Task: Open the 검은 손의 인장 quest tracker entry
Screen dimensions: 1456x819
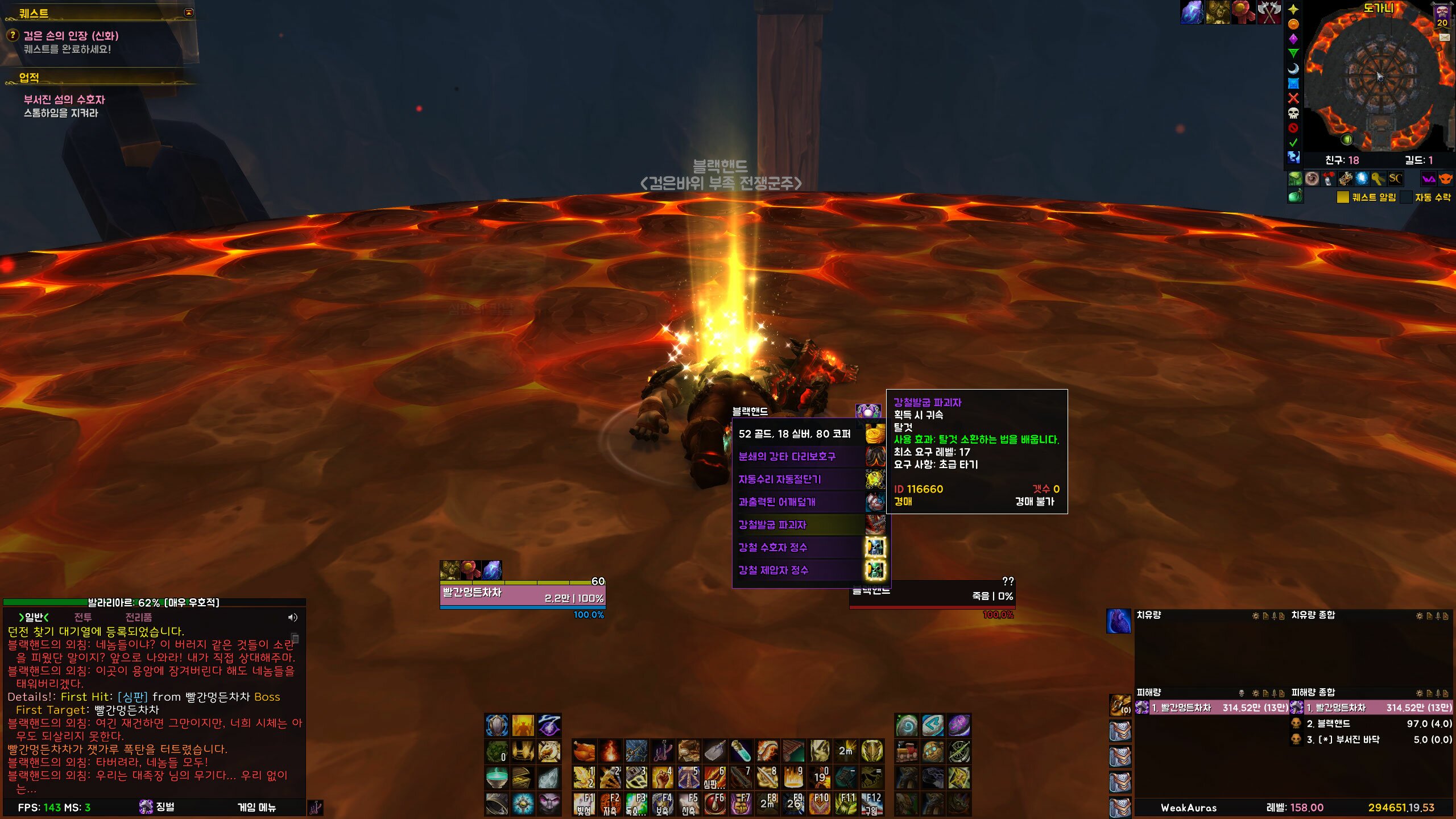Action: click(x=71, y=36)
